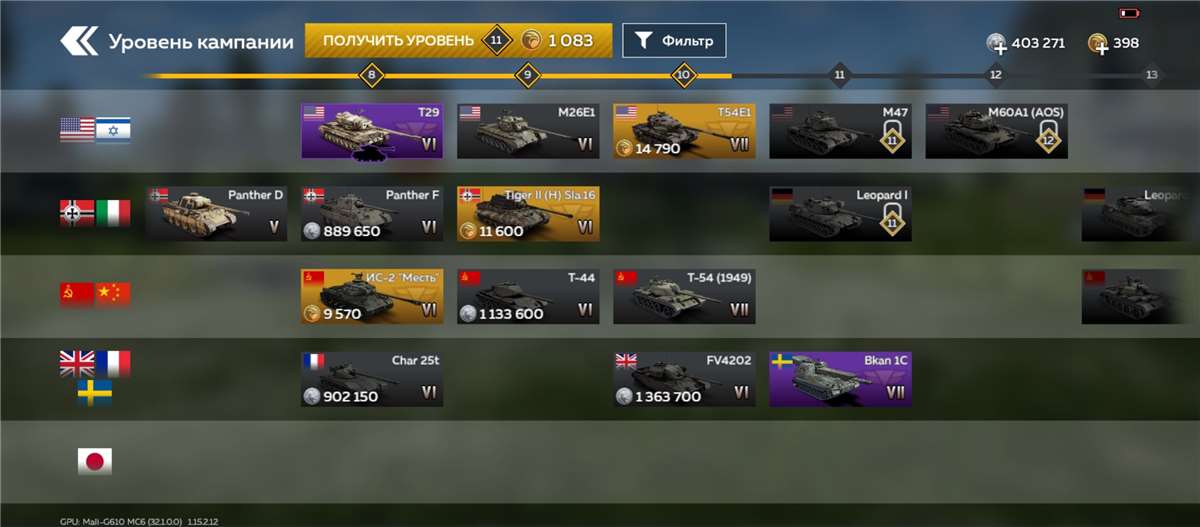Screen dimensions: 1200x527
Task: Choose the T-44 tank card
Action: [x=528, y=296]
